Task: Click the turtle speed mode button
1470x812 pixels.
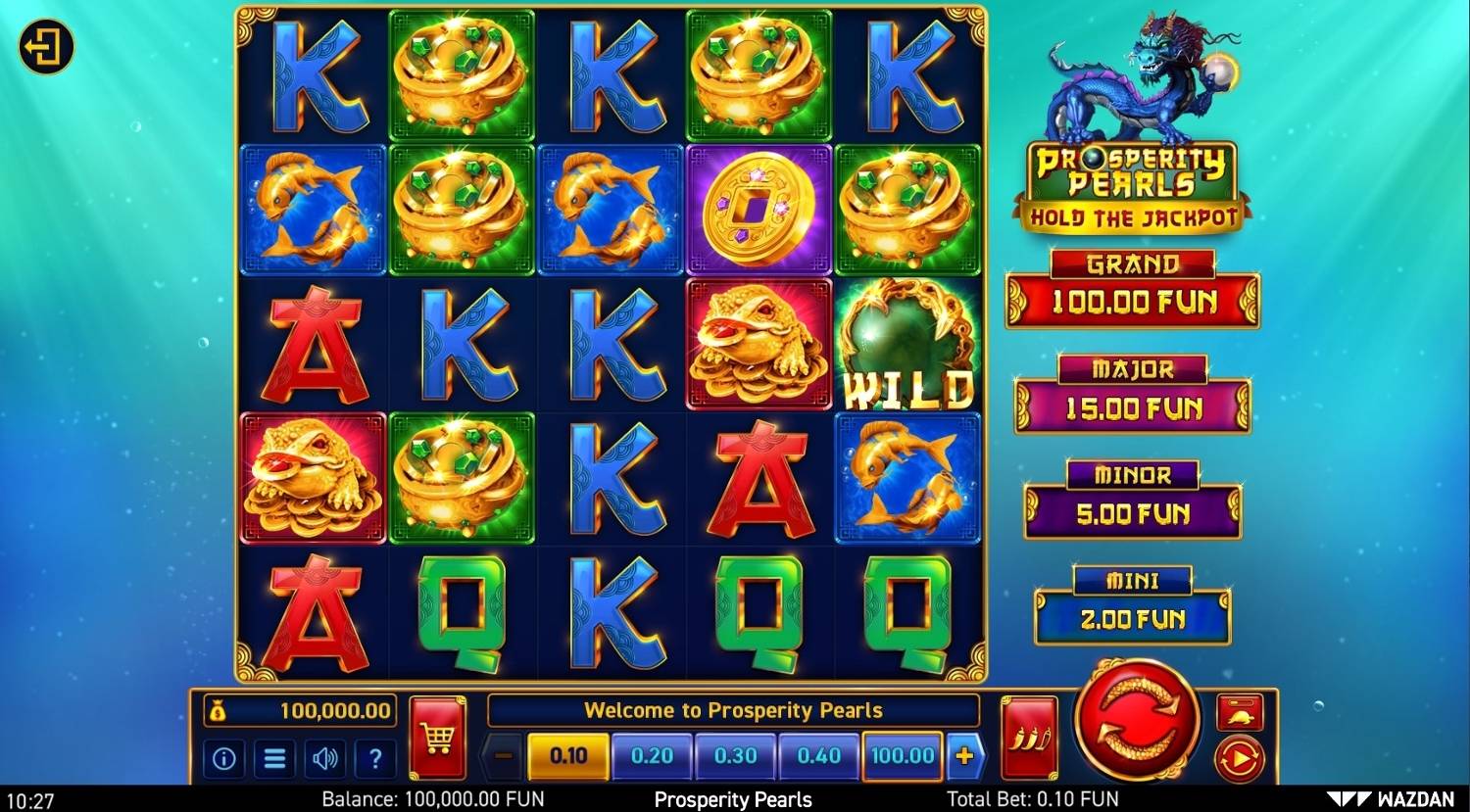Action: pyautogui.click(x=1240, y=713)
